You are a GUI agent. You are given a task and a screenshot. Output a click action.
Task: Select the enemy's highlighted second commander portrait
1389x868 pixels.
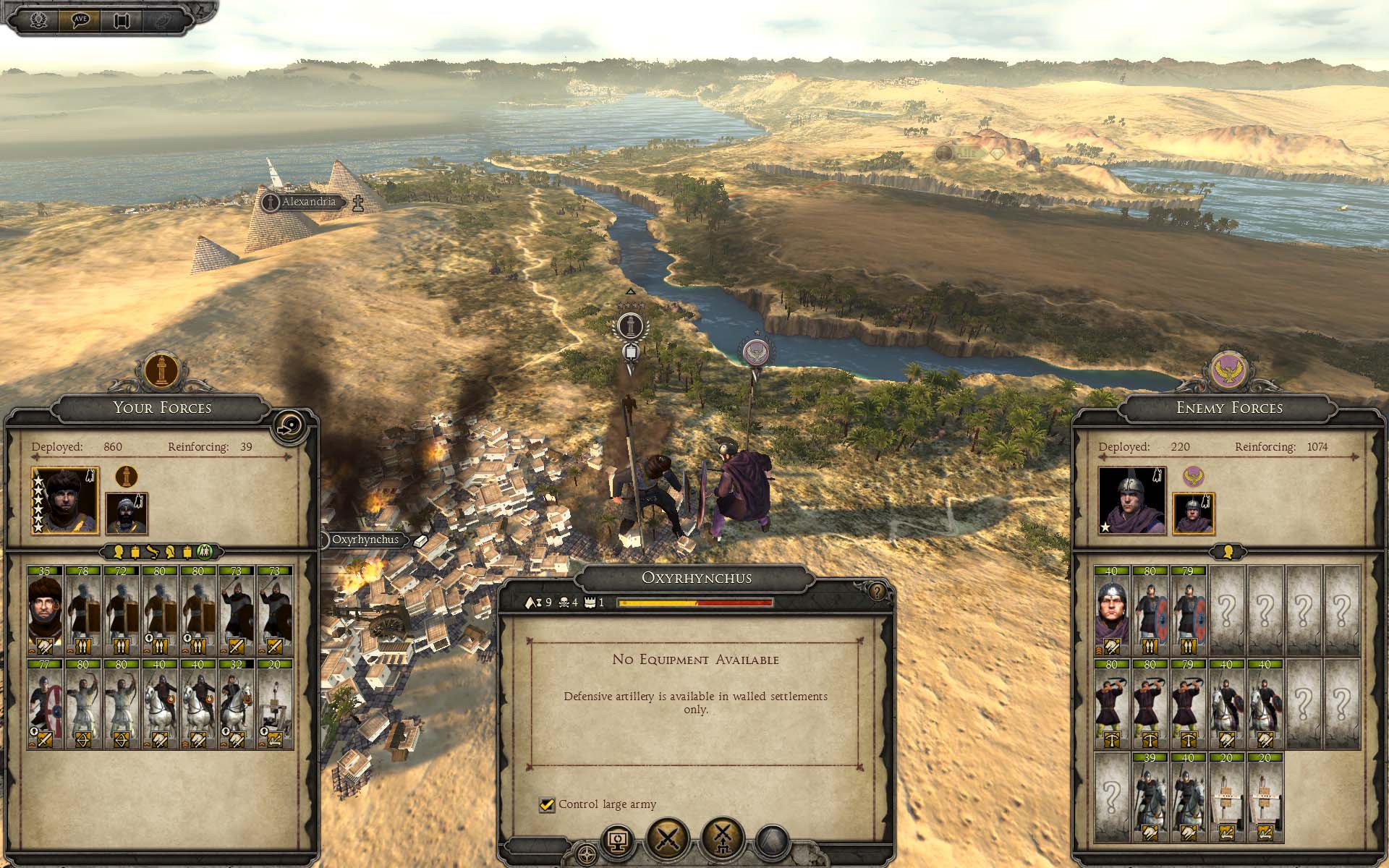pyautogui.click(x=1193, y=513)
